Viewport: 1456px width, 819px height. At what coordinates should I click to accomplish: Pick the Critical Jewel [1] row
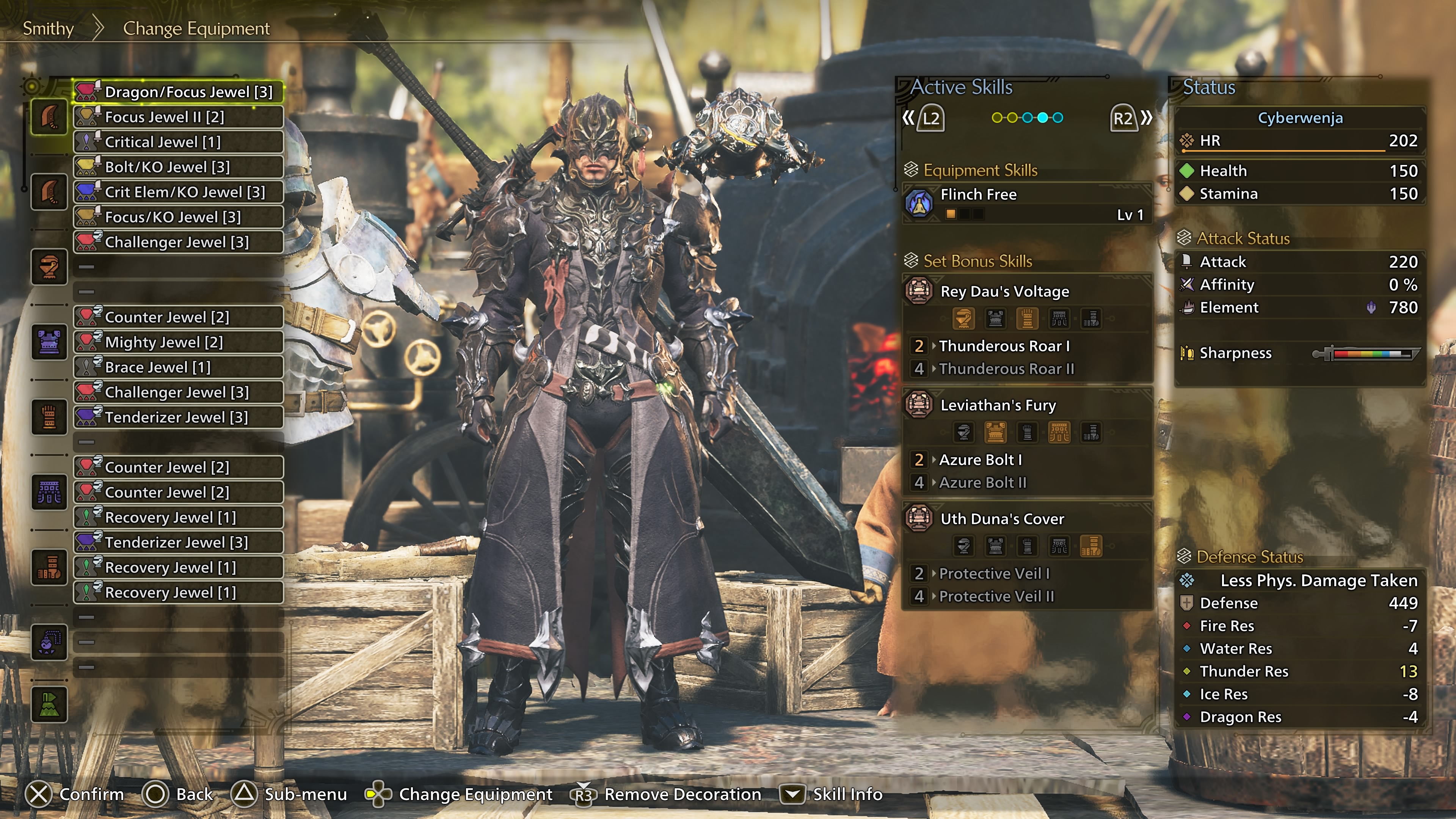tap(178, 142)
